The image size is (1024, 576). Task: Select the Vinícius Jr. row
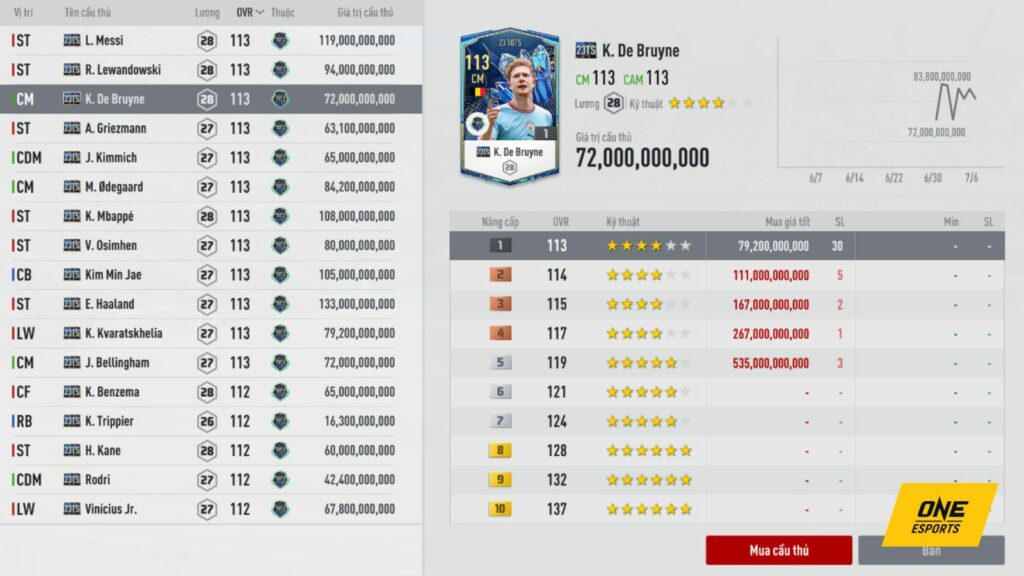210,509
